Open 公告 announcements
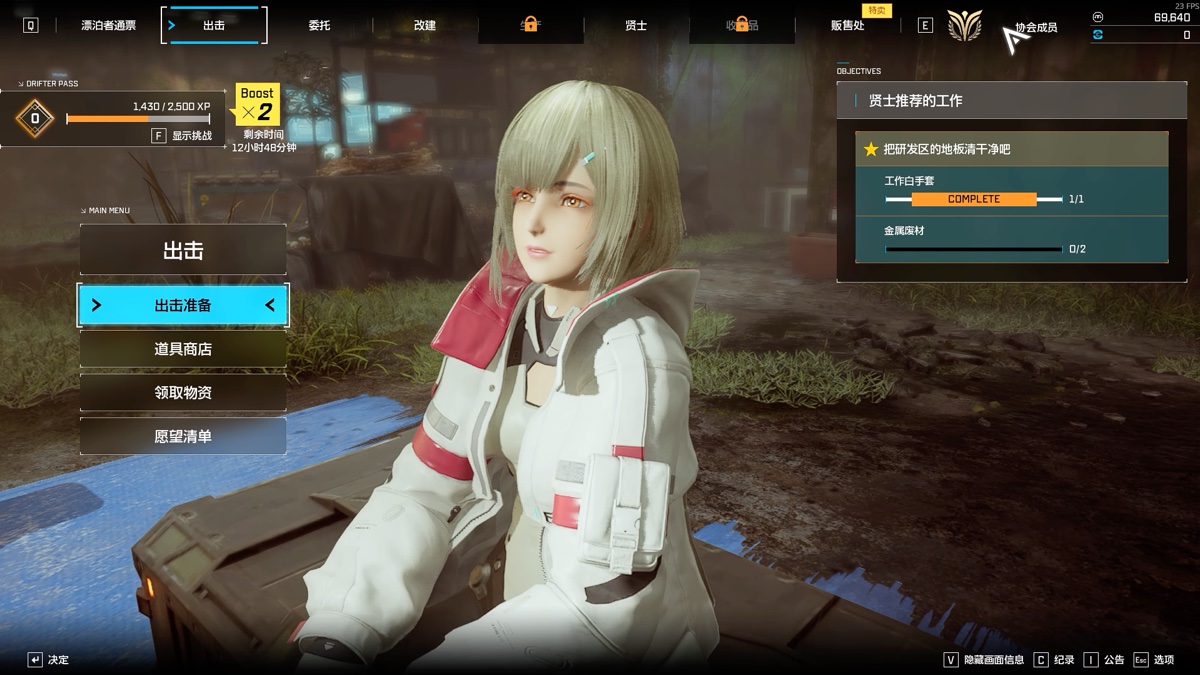 click(1104, 660)
